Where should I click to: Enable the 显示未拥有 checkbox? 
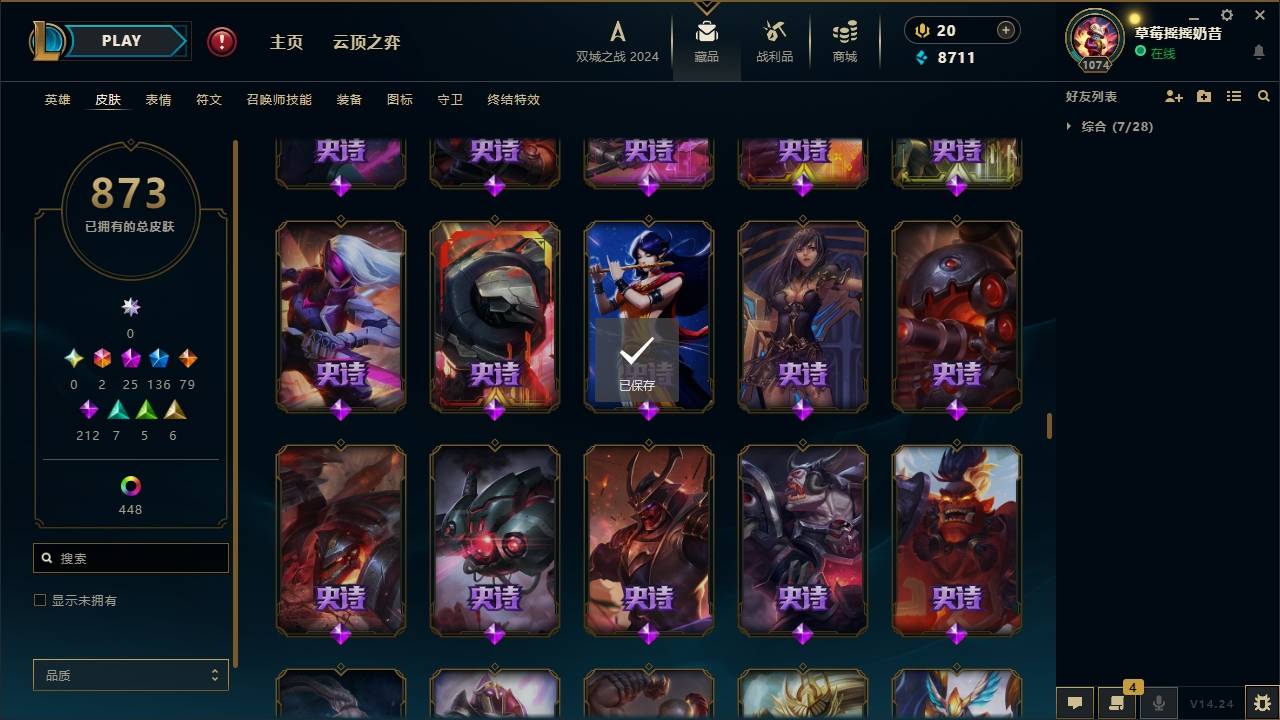click(x=39, y=600)
